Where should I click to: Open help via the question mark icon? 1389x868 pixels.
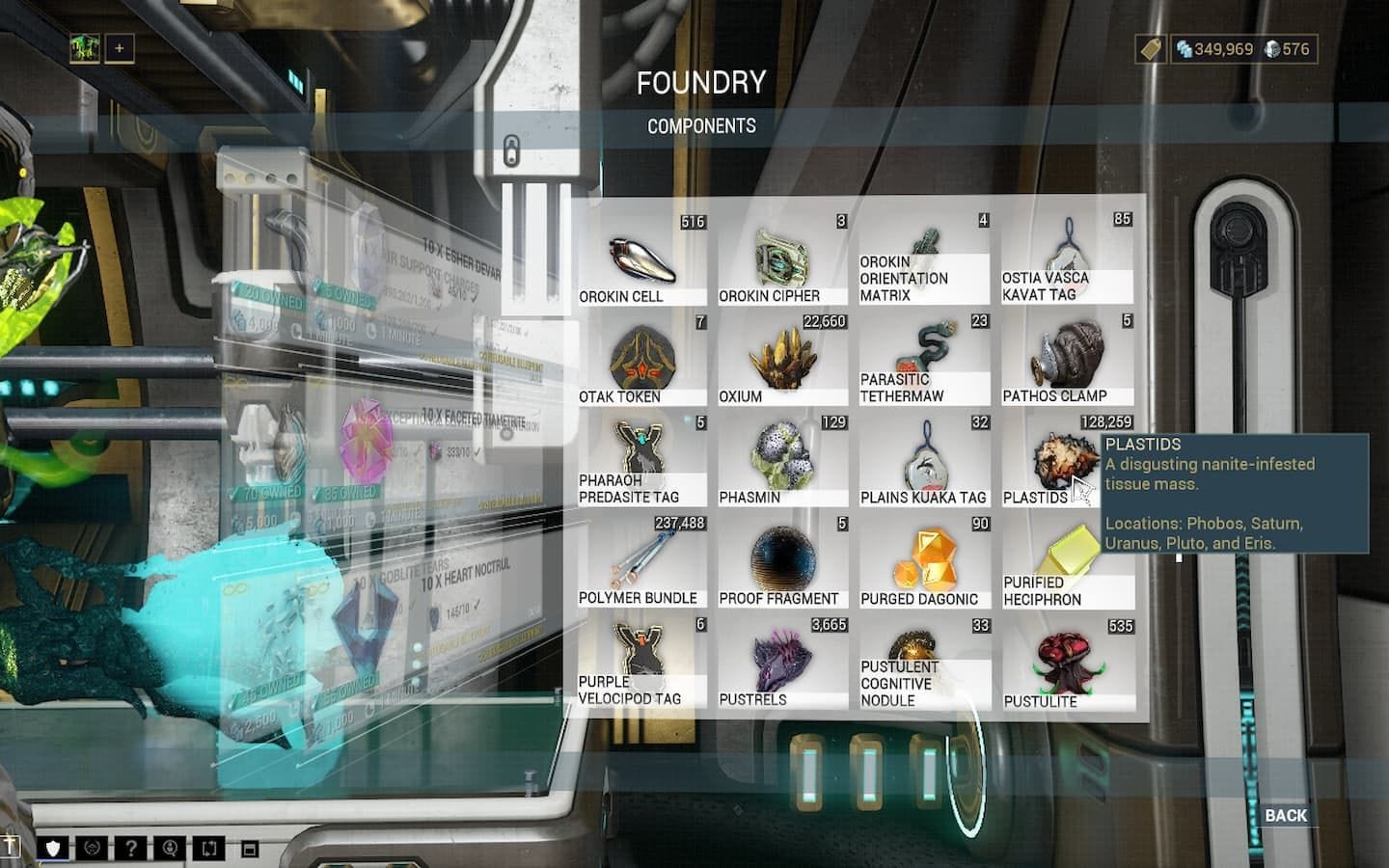click(x=131, y=850)
